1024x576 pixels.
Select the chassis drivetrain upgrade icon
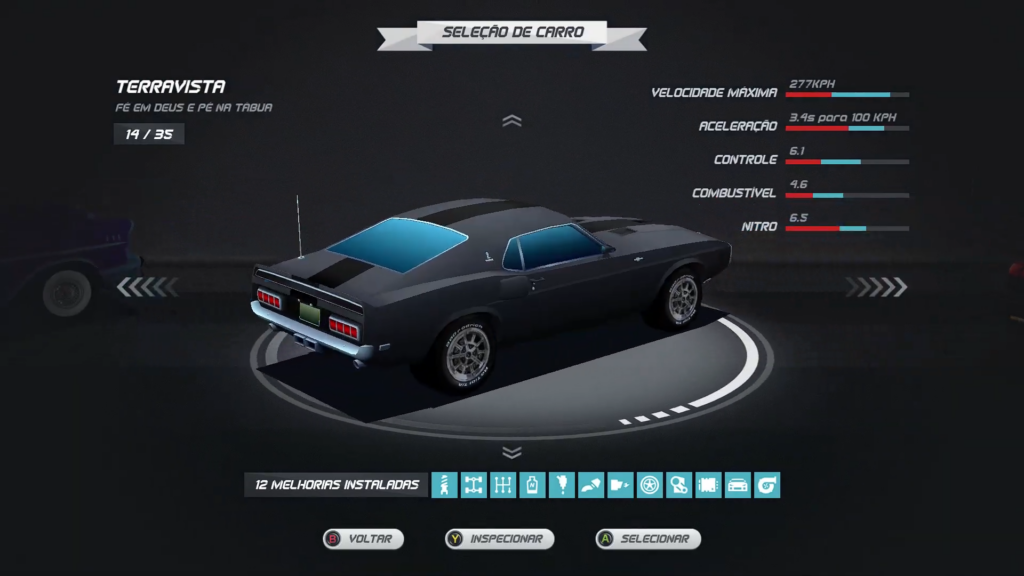[474, 486]
